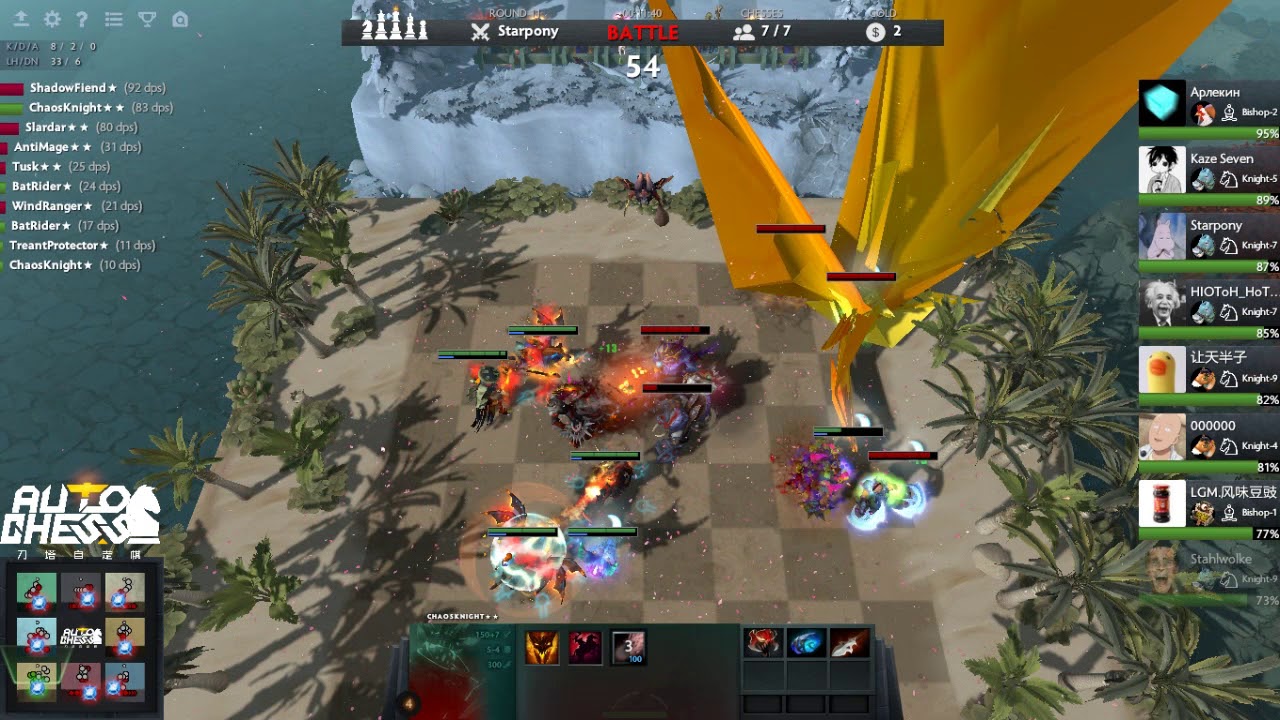1280x720 pixels.
Task: Open the list icon menu
Action: click(x=114, y=19)
